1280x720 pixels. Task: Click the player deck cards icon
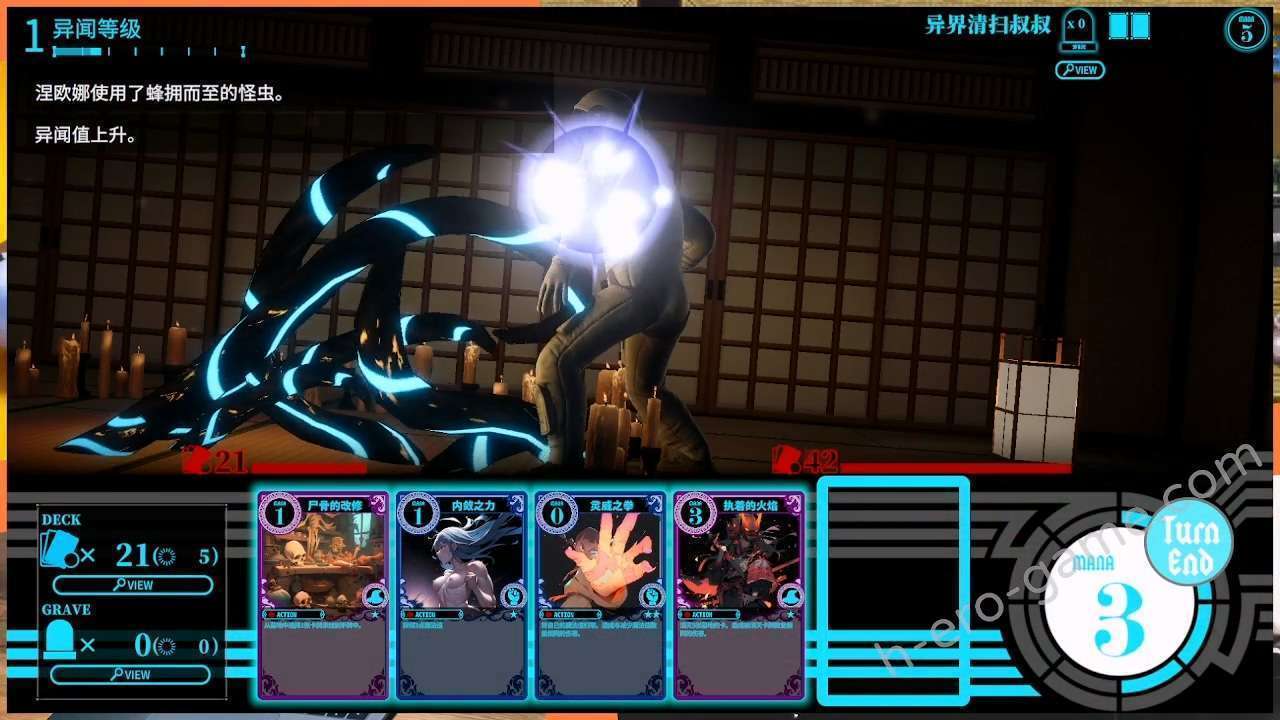point(58,552)
